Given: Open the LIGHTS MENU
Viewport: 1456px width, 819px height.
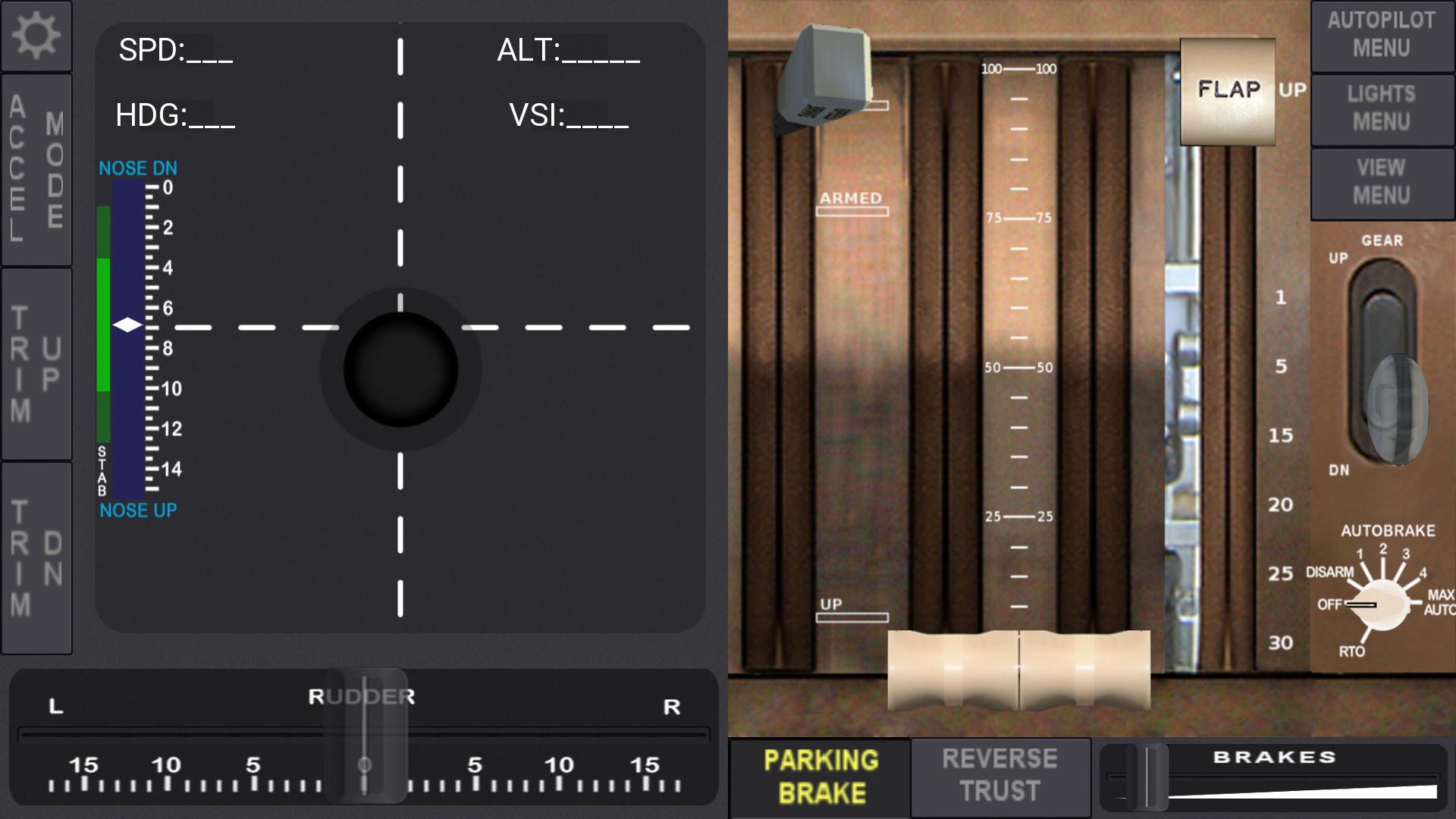Looking at the screenshot, I should pos(1382,109).
